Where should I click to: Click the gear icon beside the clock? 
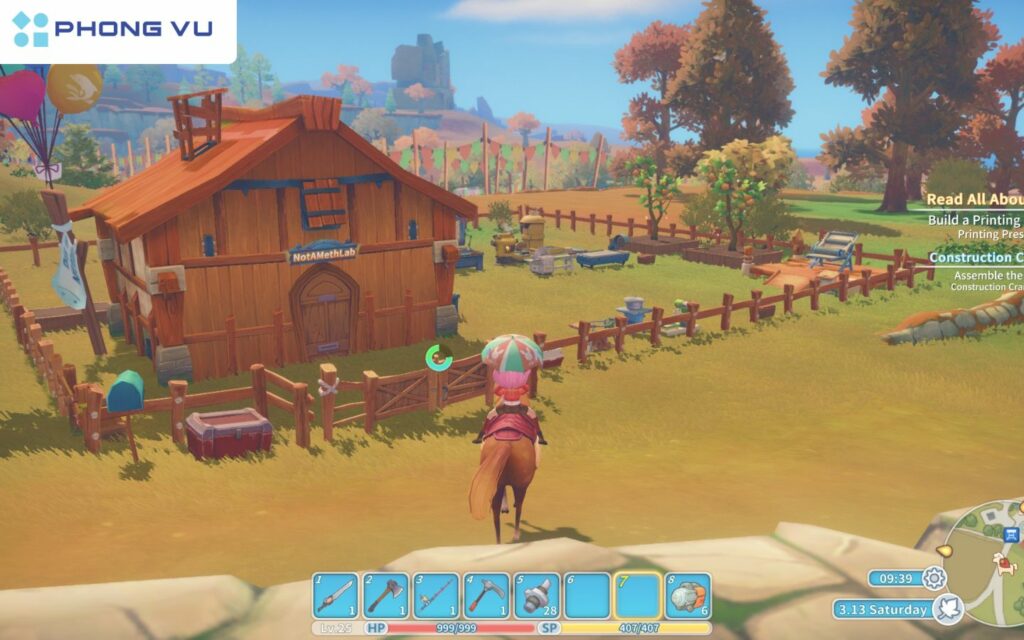tap(934, 578)
